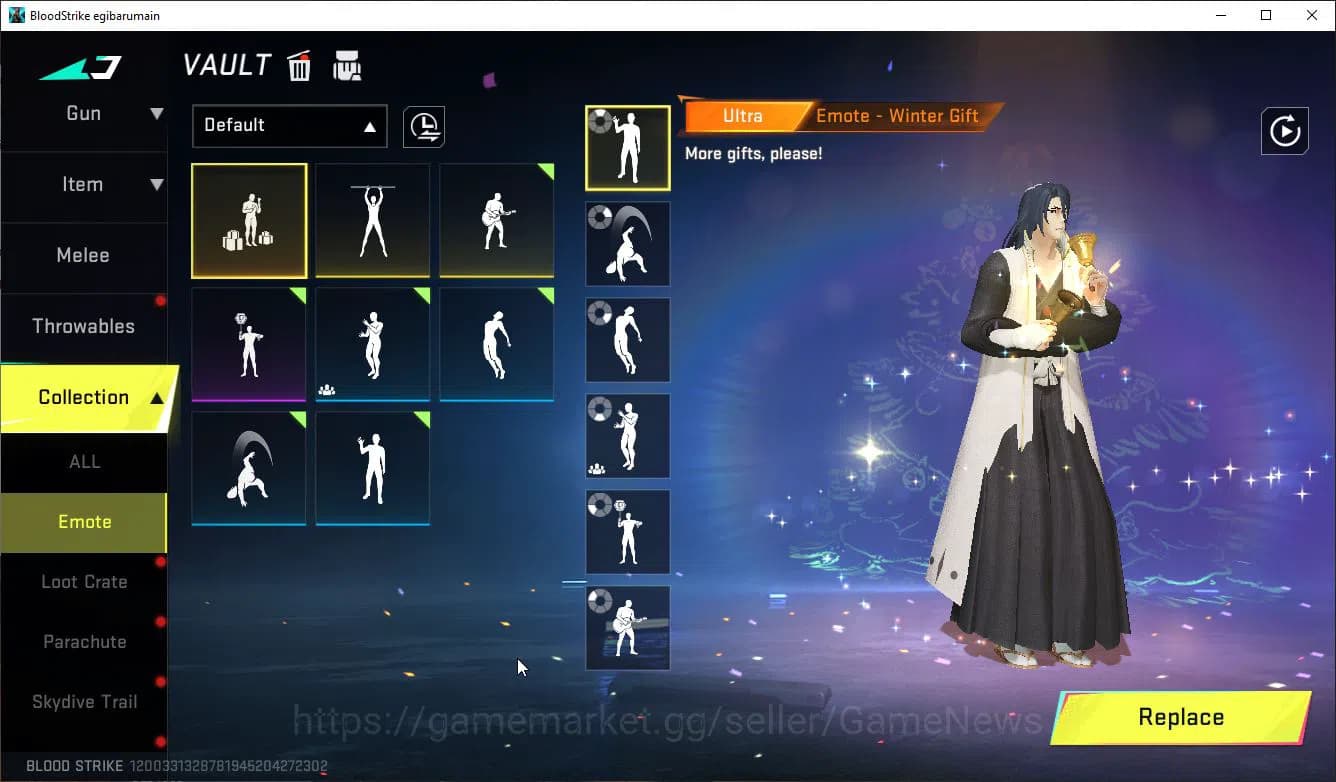The width and height of the screenshot is (1336, 782).
Task: Click the Replace button
Action: tap(1180, 717)
